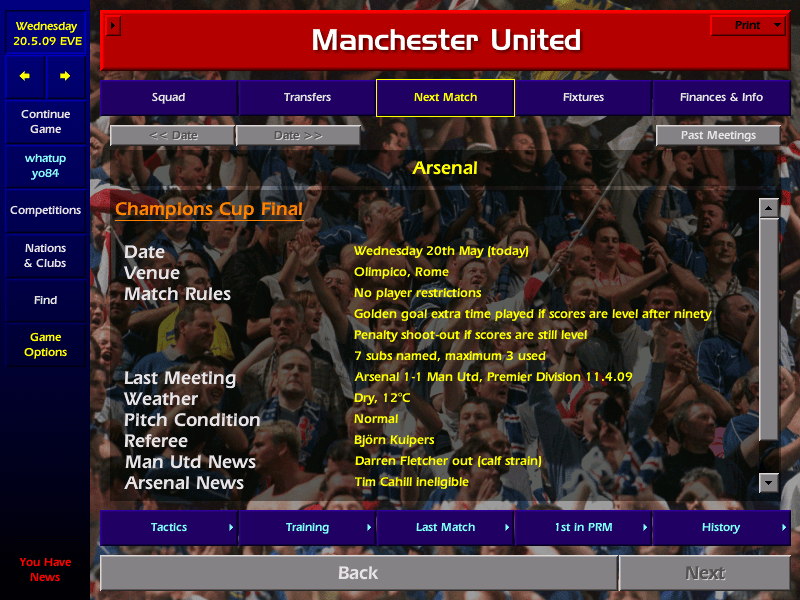
Task: Click the Past Meetings button
Action: coord(718,135)
